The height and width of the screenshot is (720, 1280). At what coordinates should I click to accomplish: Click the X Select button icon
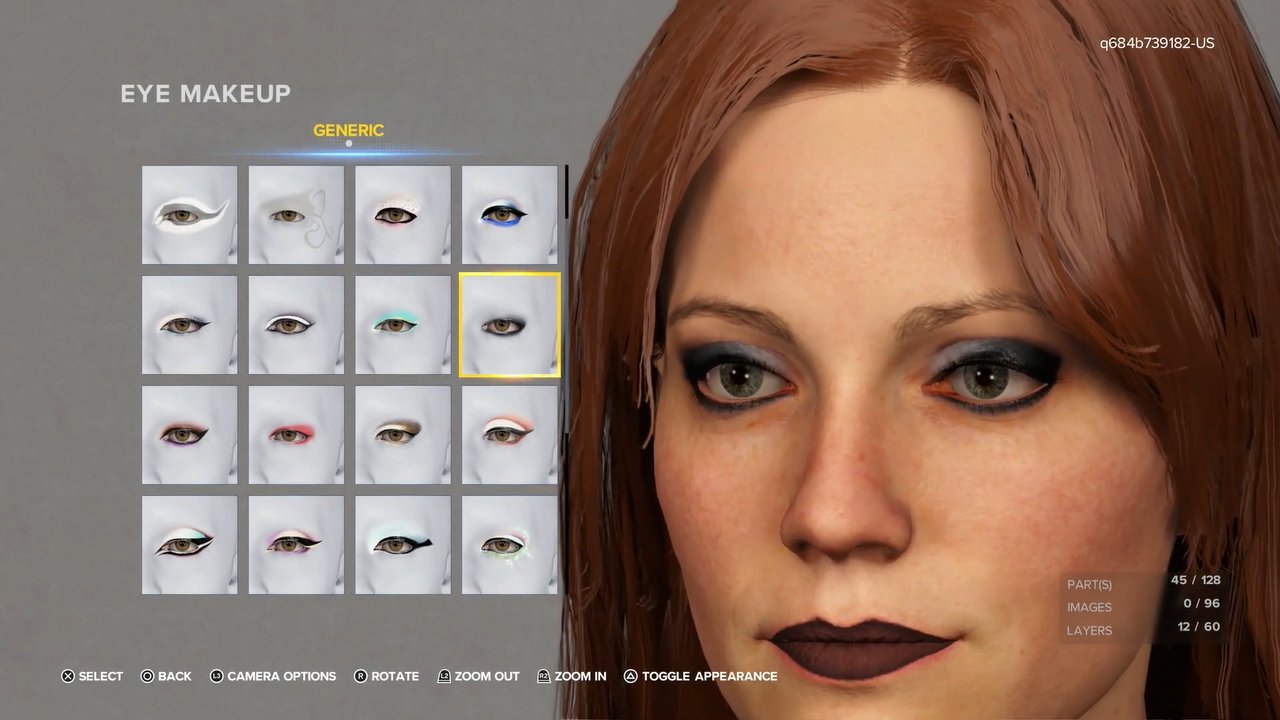pos(67,676)
